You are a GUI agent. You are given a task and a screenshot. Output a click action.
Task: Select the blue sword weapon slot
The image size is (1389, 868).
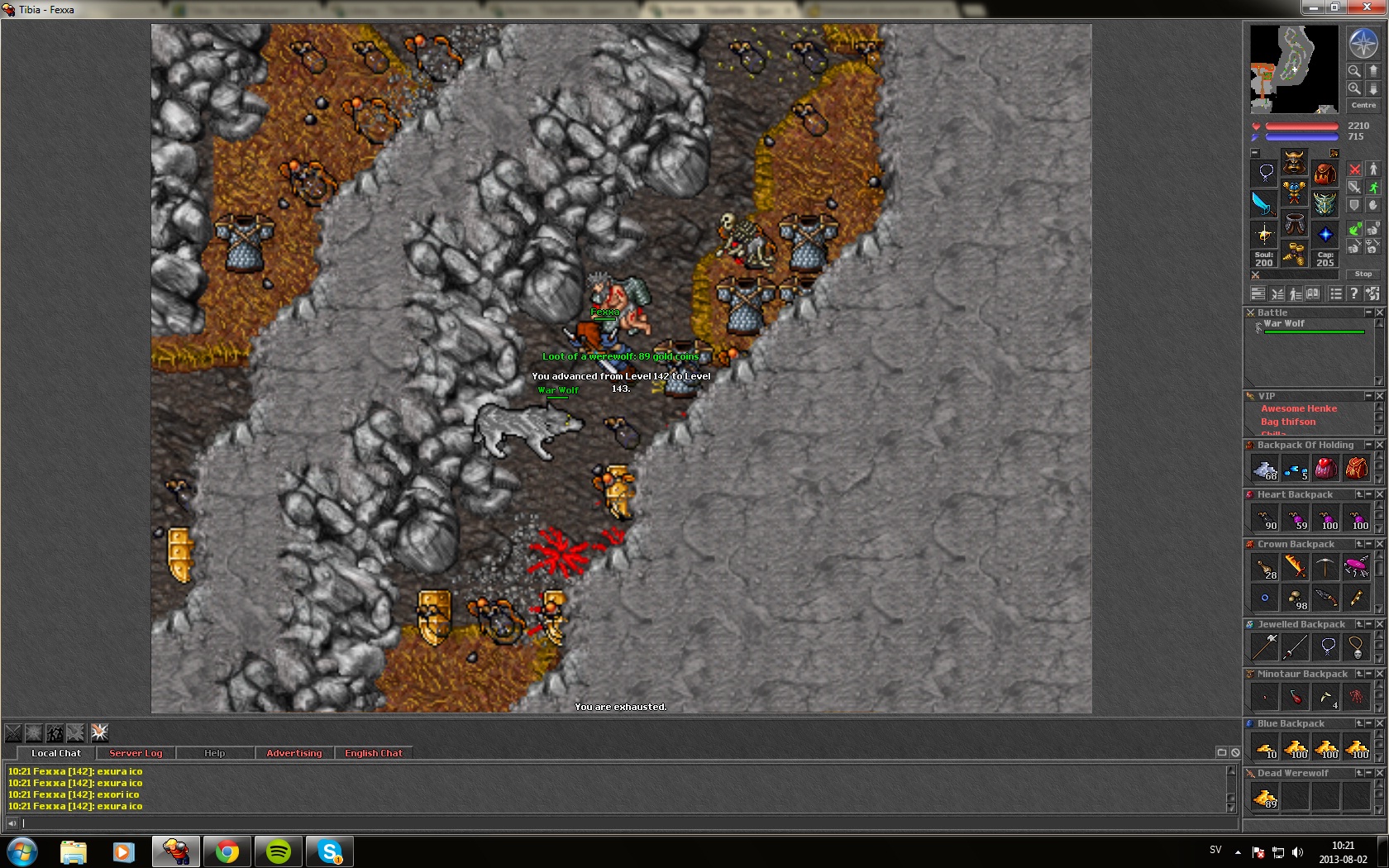coord(1263,203)
